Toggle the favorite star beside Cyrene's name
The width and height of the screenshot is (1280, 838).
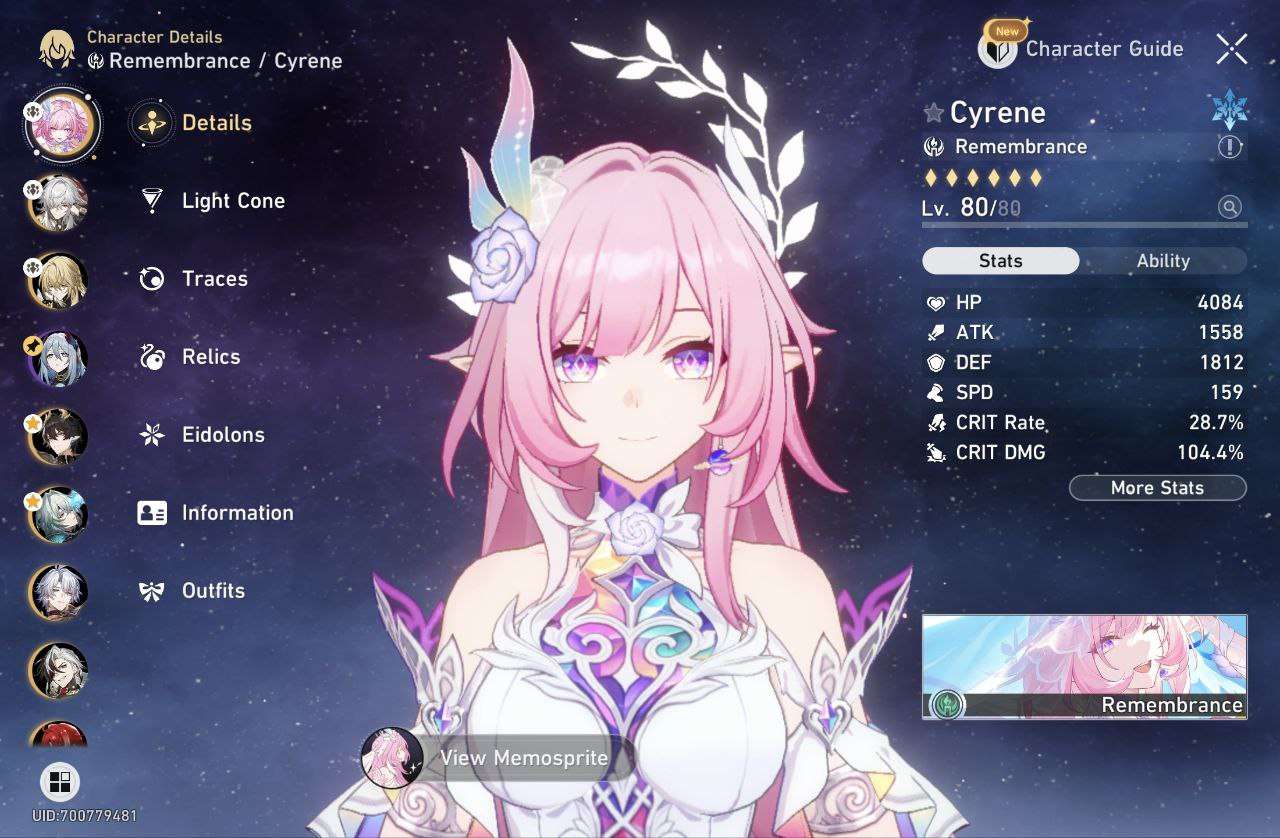(x=934, y=113)
